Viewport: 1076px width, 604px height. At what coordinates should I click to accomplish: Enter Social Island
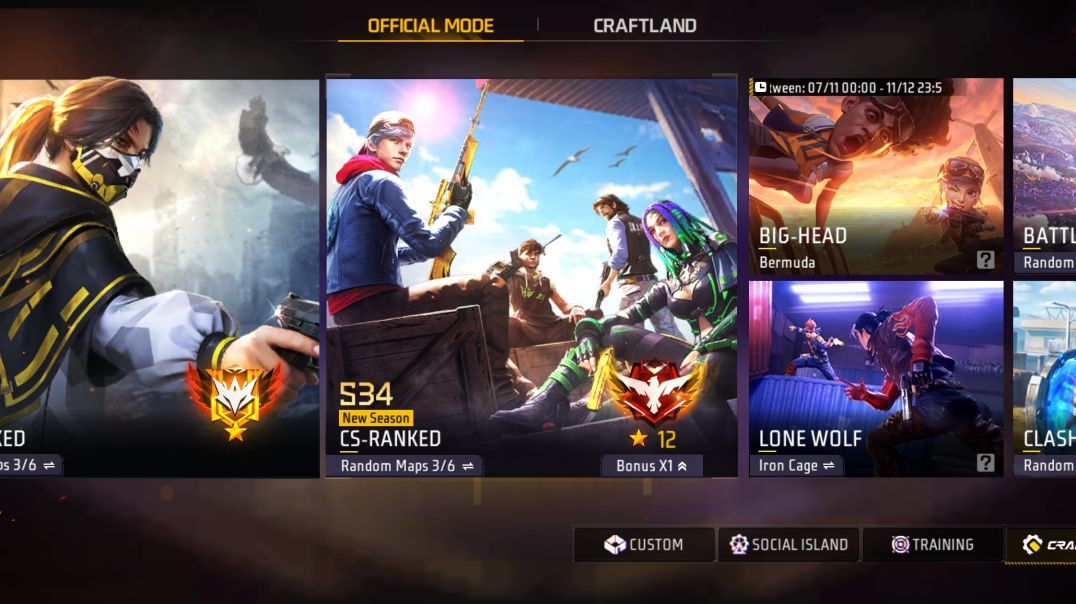[x=788, y=545]
